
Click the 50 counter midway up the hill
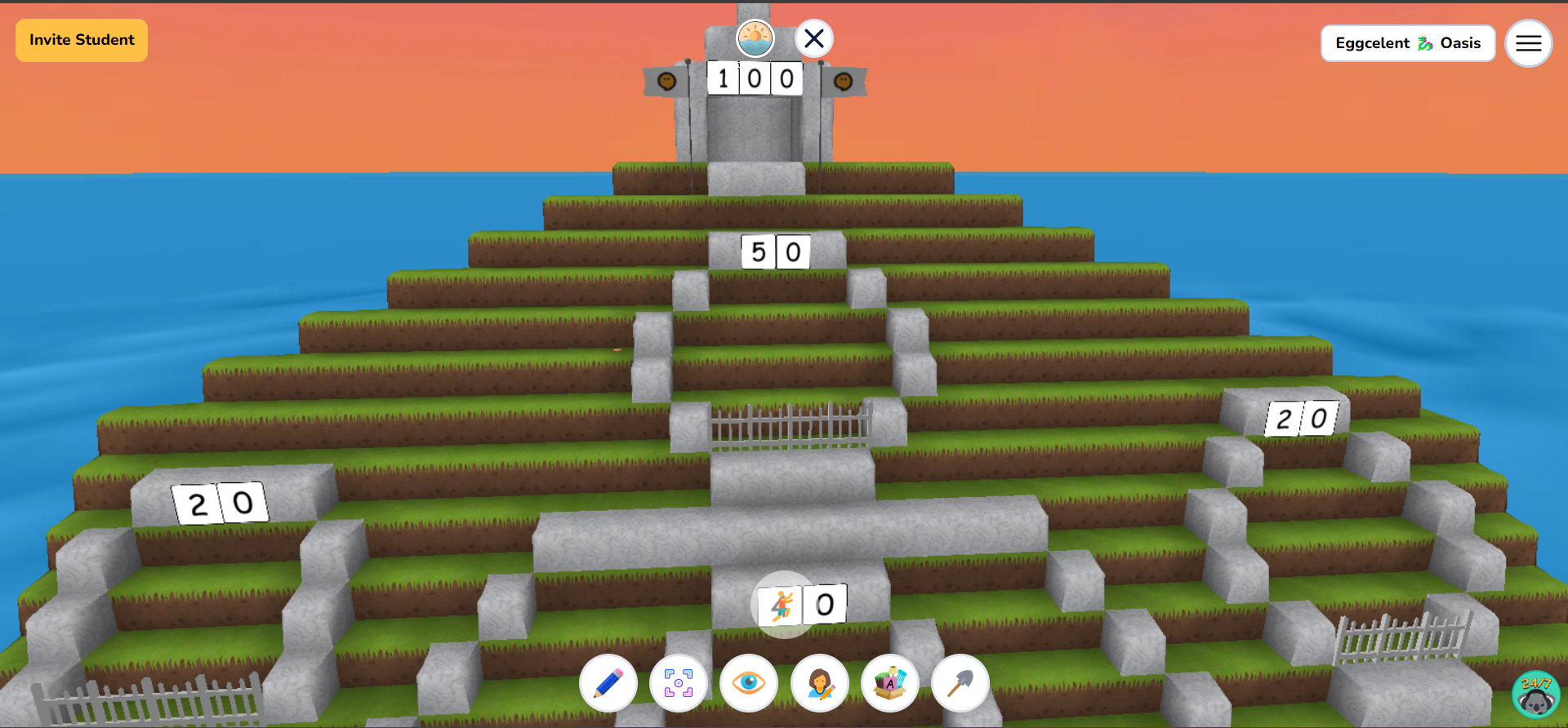click(x=776, y=253)
